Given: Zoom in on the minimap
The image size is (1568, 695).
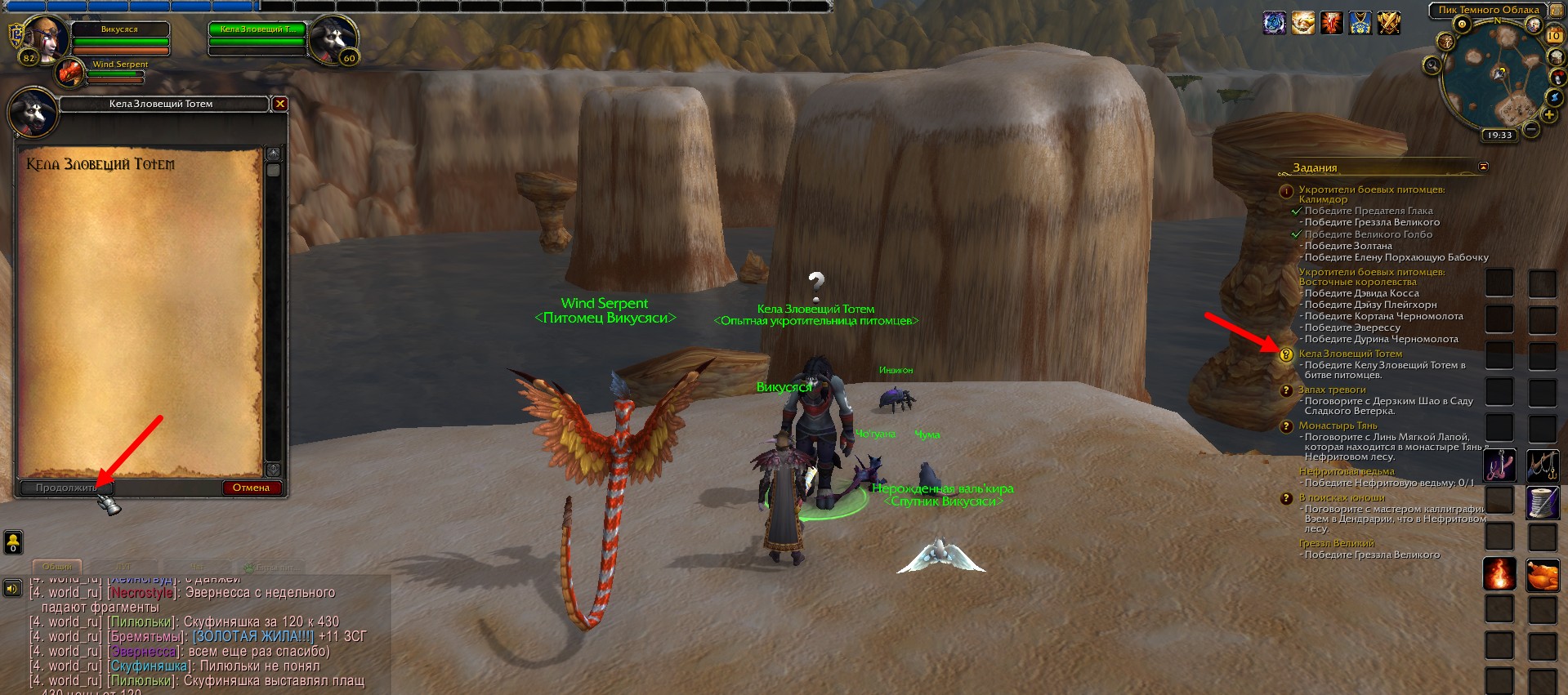Looking at the screenshot, I should pyautogui.click(x=1548, y=115).
